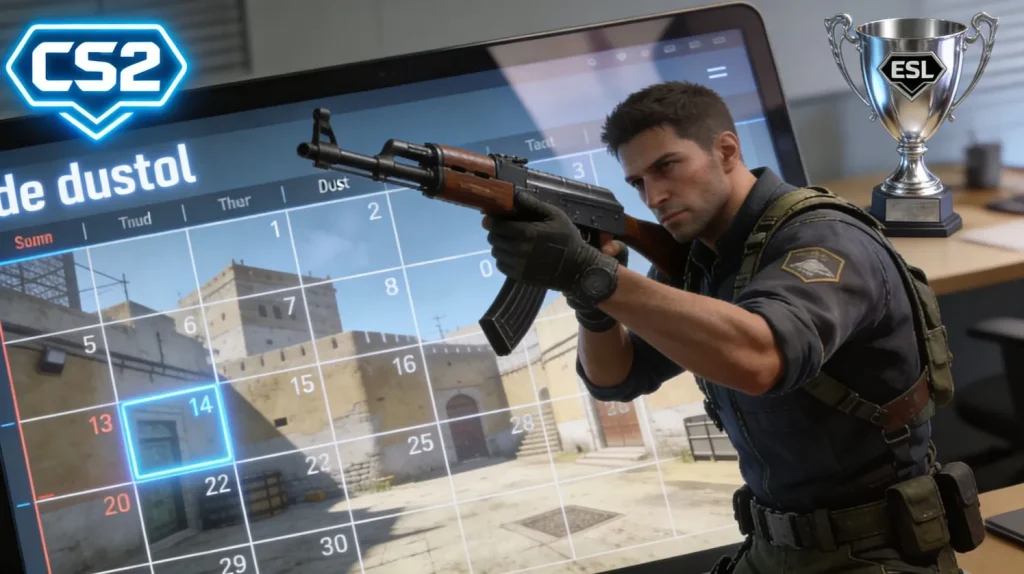The height and width of the screenshot is (574, 1024).
Task: Select date 2 on the calendar
Action: [374, 211]
